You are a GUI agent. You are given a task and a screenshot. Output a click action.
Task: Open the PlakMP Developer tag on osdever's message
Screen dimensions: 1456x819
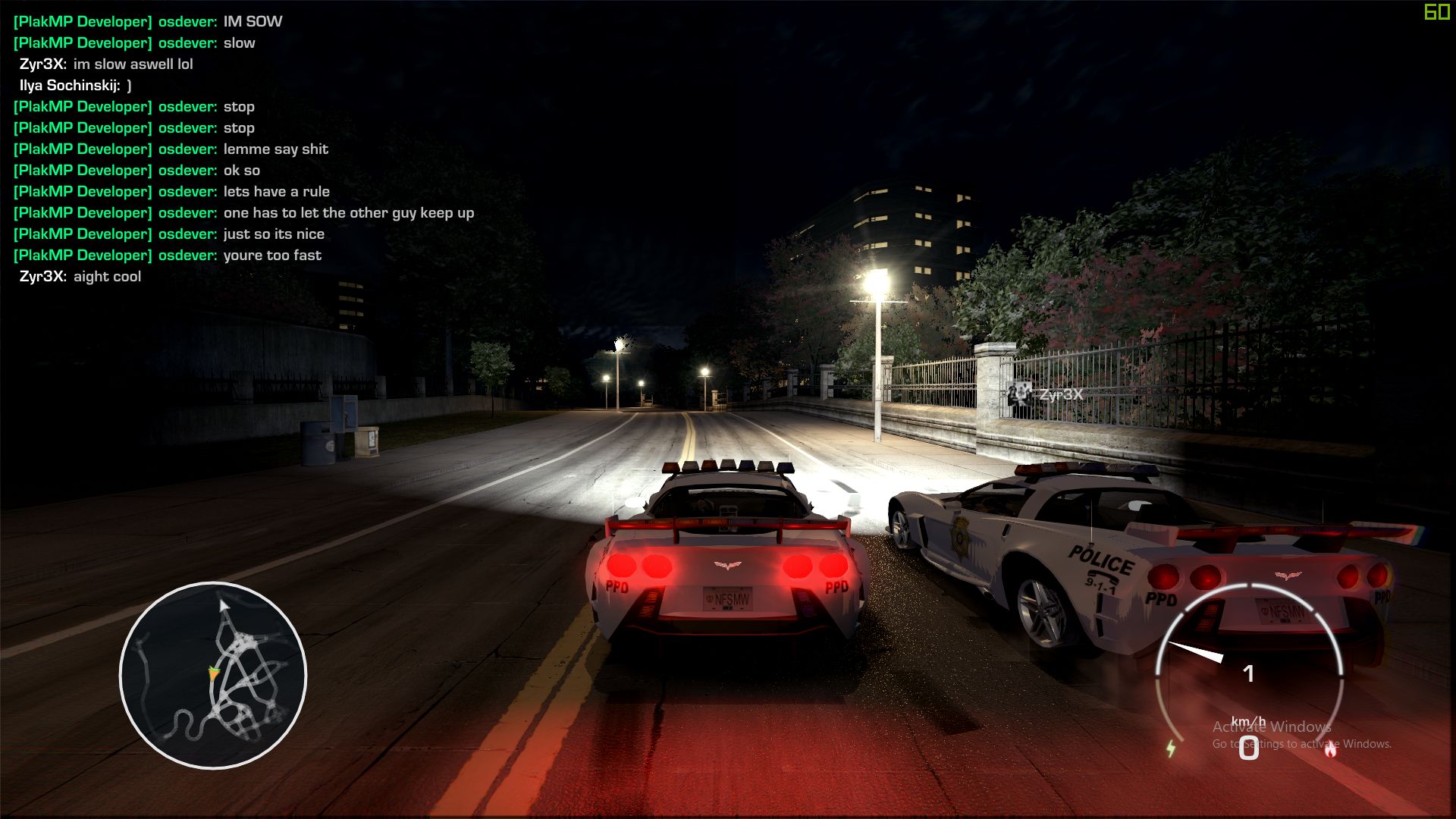point(83,21)
